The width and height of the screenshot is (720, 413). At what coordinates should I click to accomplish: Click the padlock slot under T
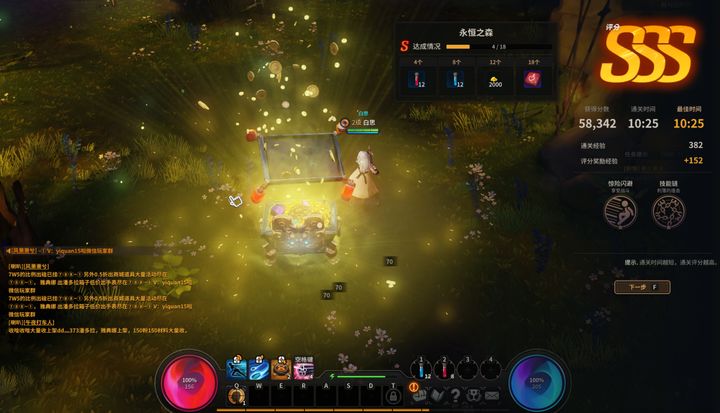[x=393, y=396]
